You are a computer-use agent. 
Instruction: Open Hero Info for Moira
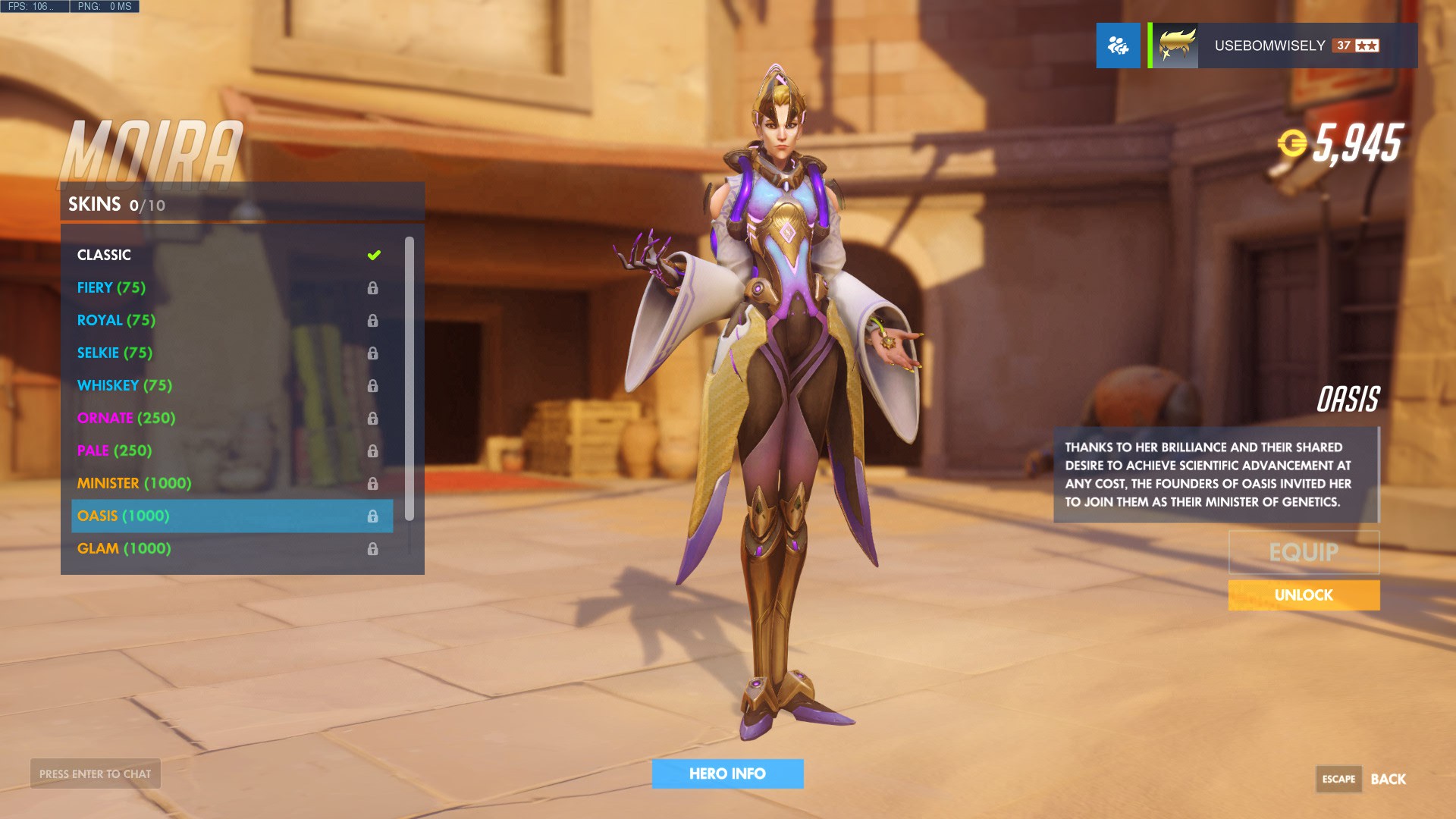[727, 774]
